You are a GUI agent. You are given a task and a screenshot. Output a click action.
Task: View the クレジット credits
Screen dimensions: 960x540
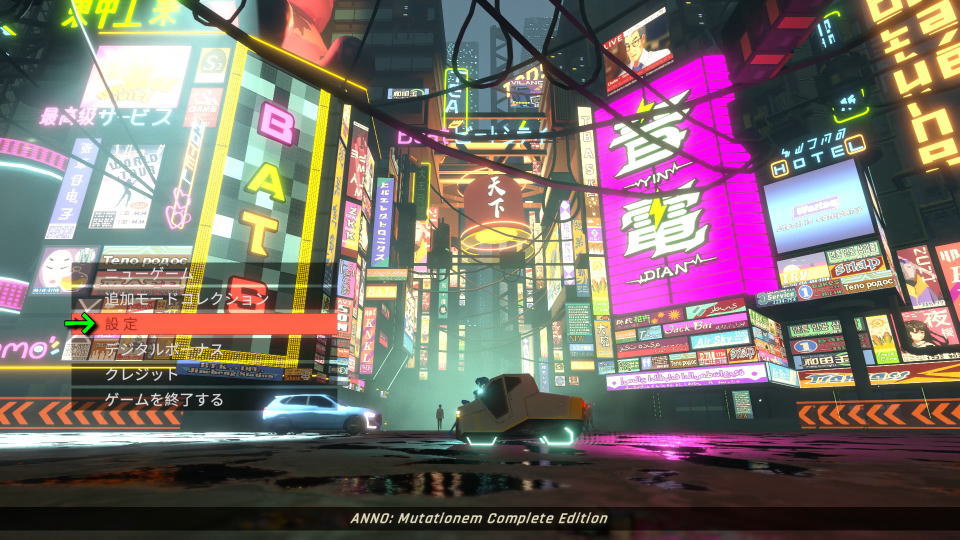pos(142,374)
